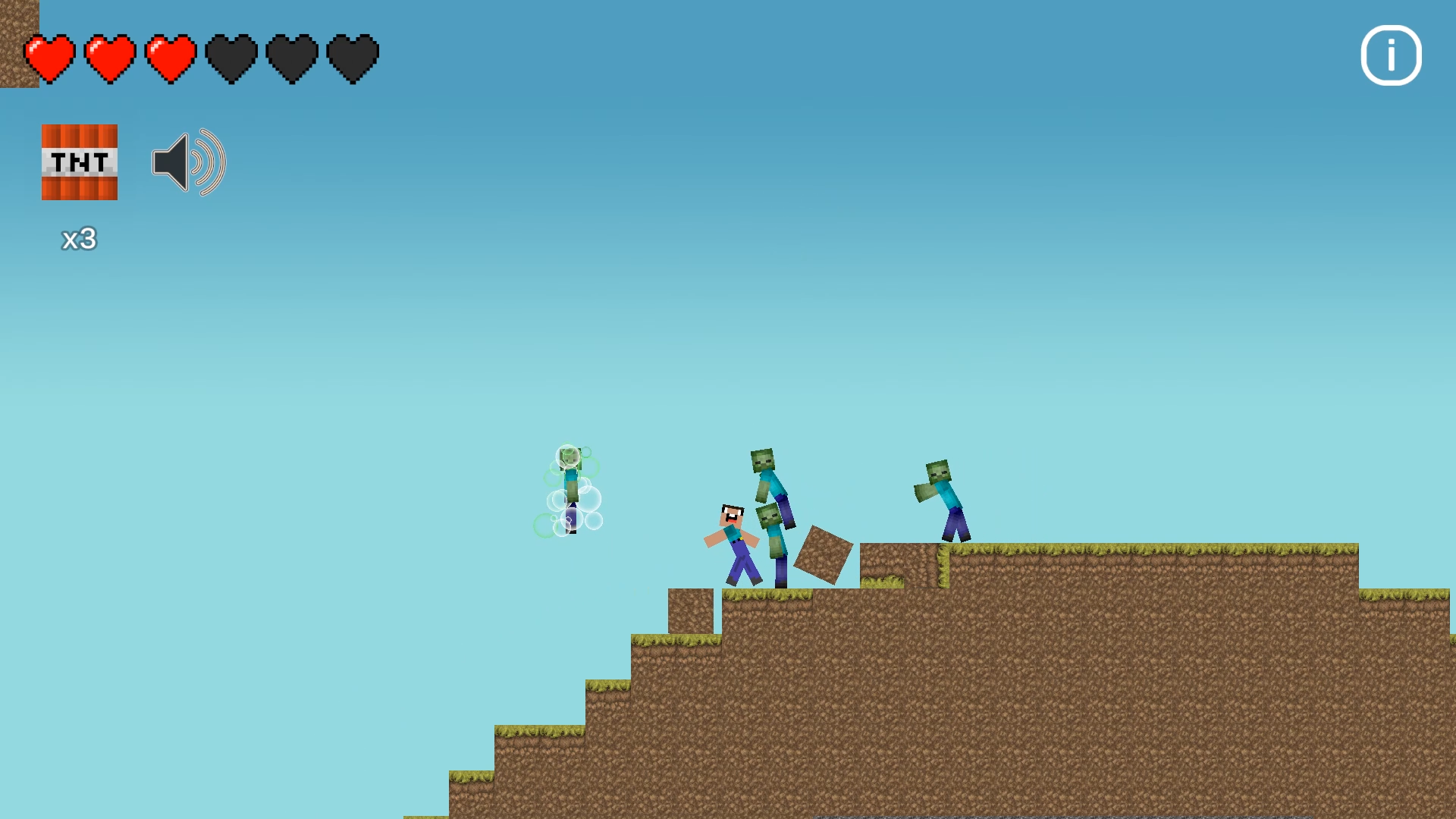Click the TNT icon
1456x819 pixels.
pyautogui.click(x=79, y=162)
